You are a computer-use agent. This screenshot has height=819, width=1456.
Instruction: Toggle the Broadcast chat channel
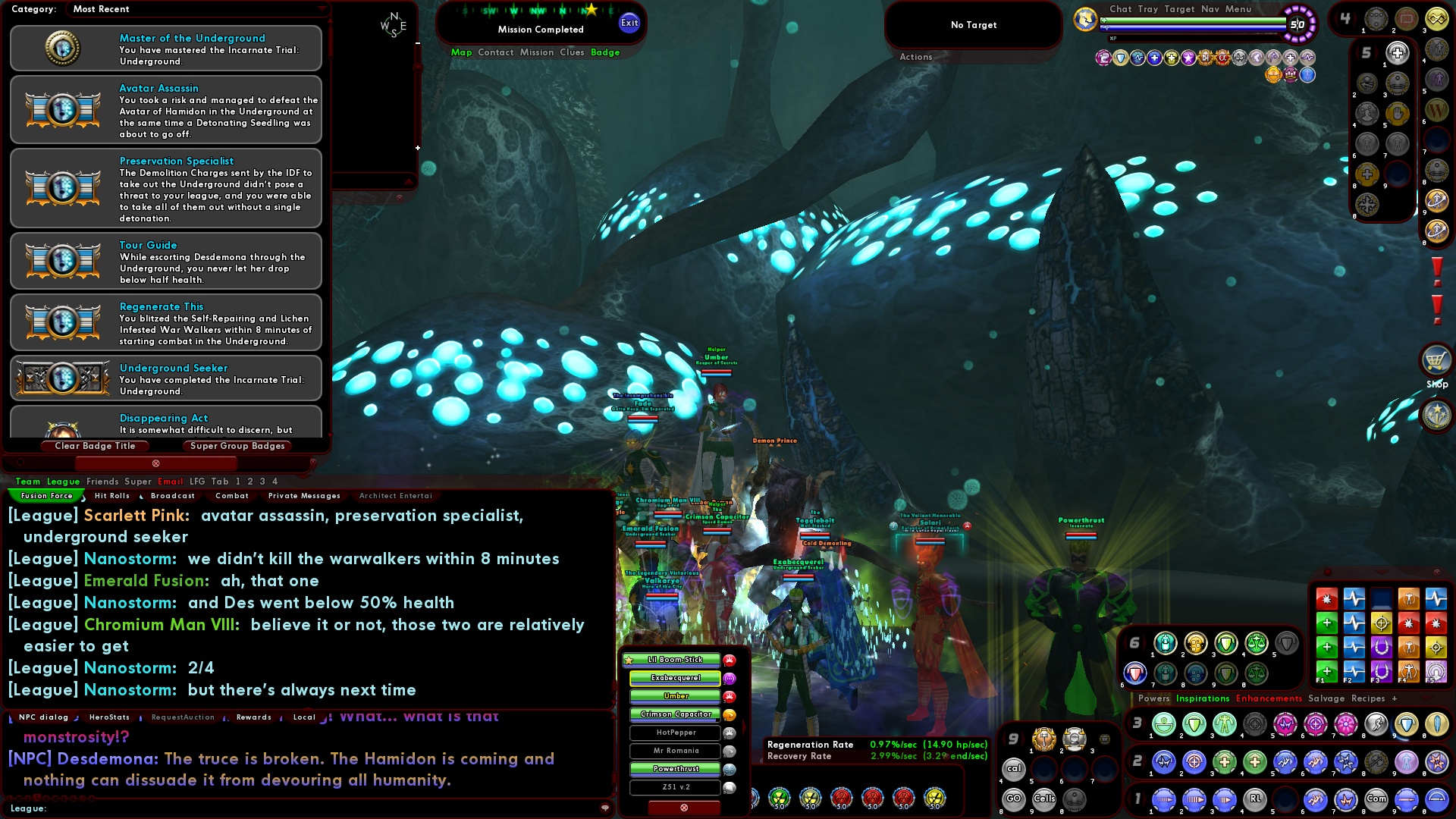pyautogui.click(x=173, y=495)
